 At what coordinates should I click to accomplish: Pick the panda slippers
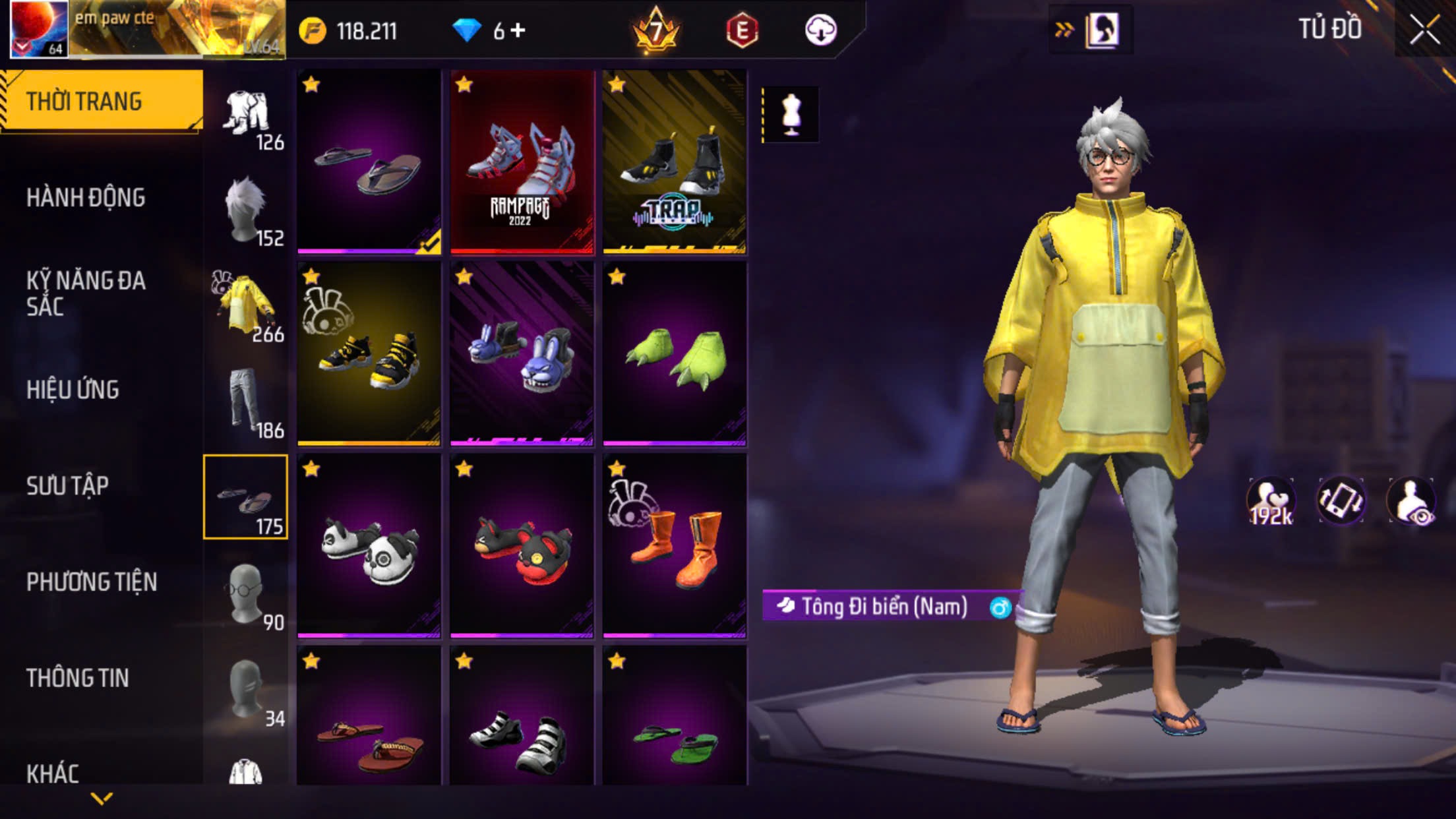coord(369,546)
